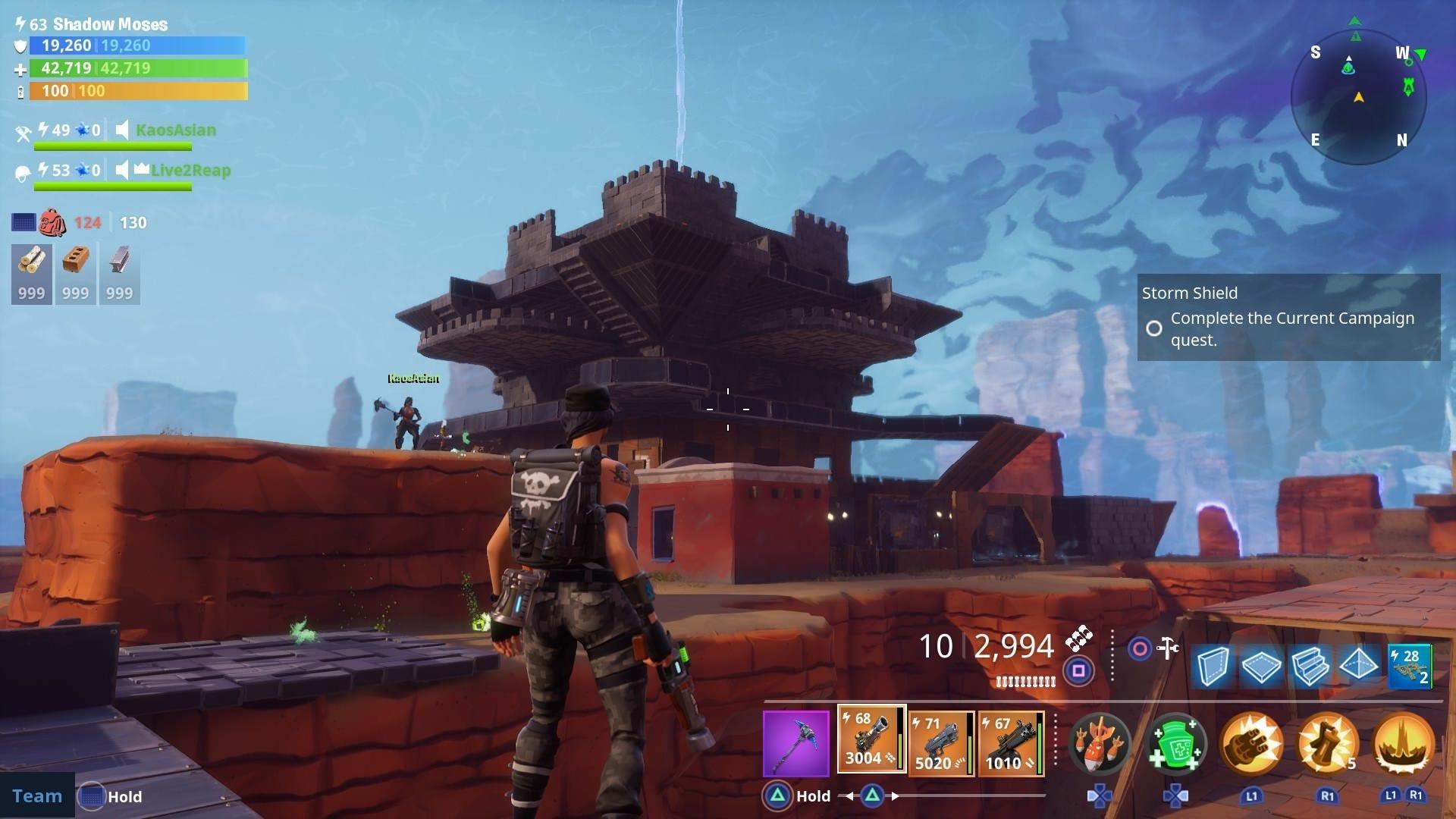
Task: Open the Team chat channel
Action: coord(36,795)
